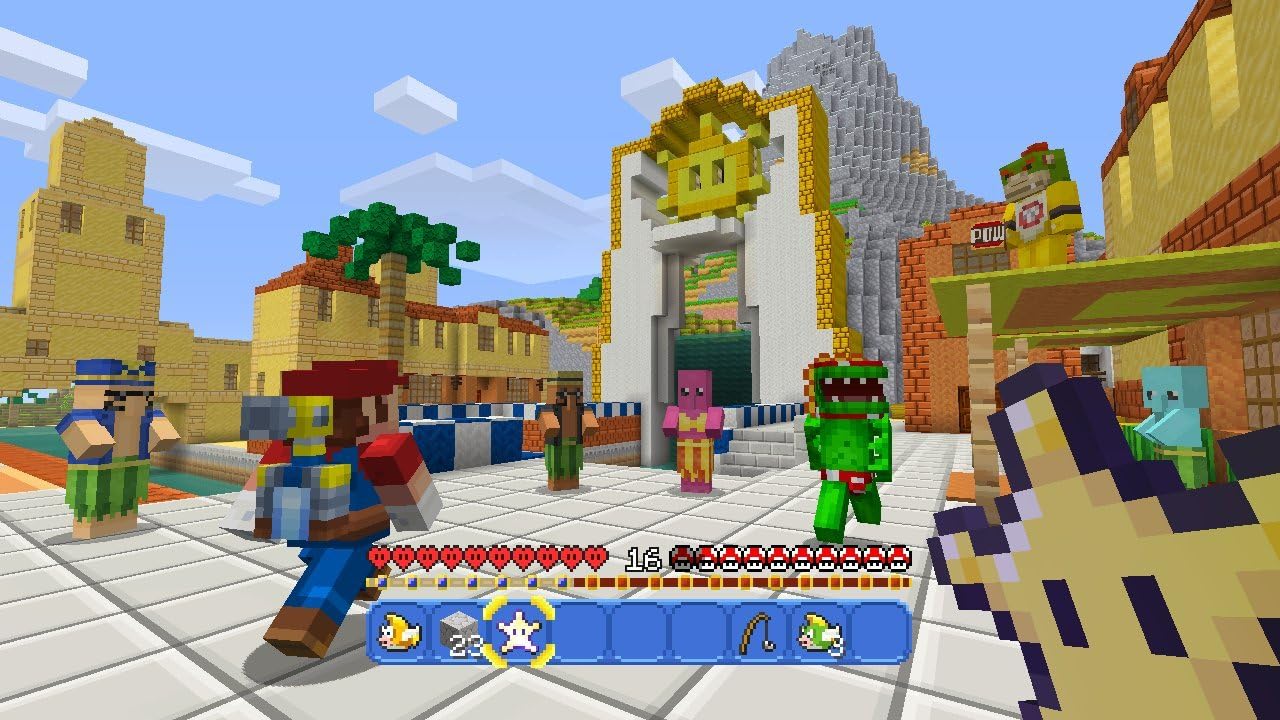Click the experience progress bar
This screenshot has width=1280, height=720.
[640, 582]
